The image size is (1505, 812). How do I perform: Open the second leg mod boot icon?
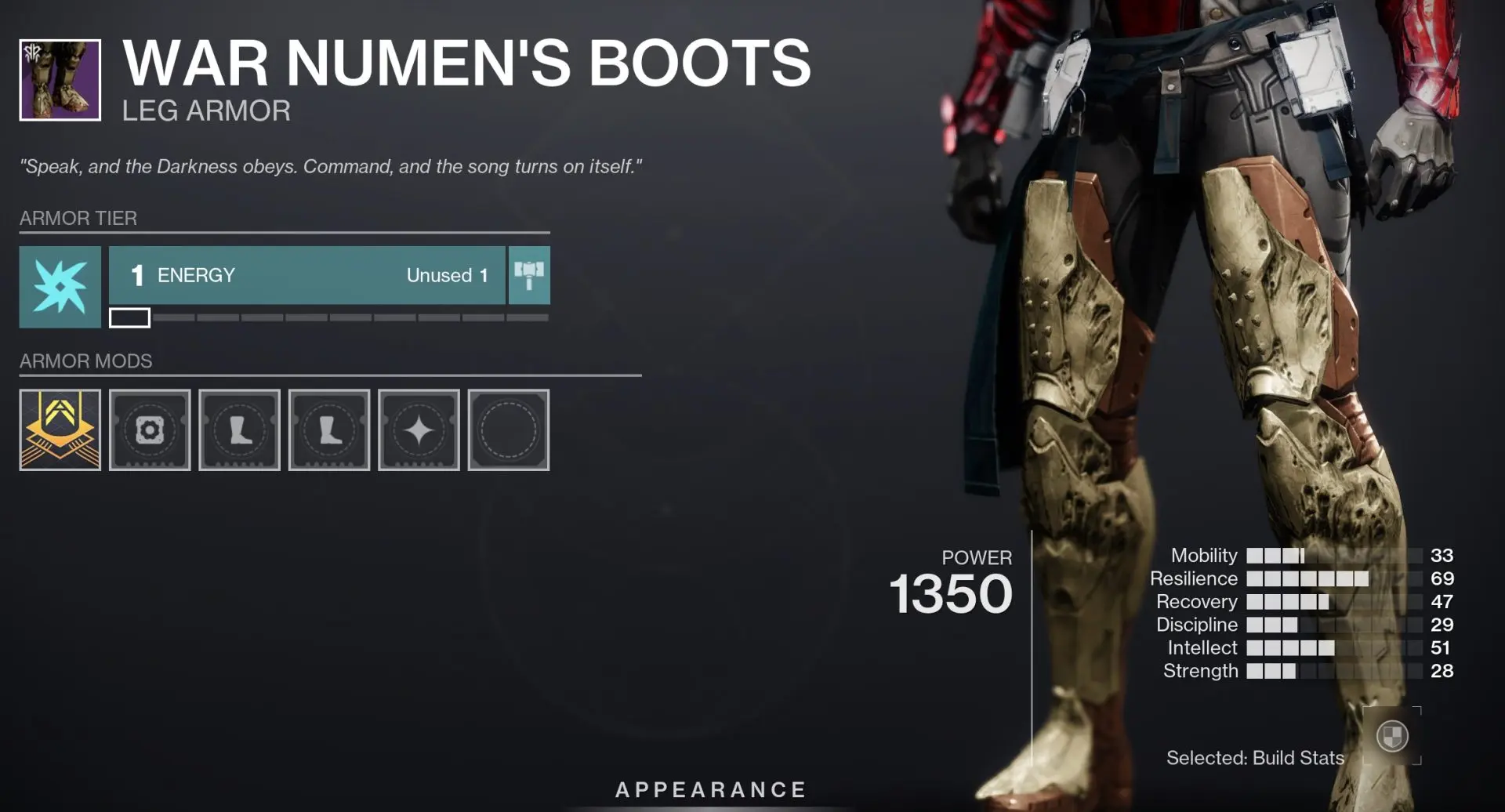click(329, 430)
